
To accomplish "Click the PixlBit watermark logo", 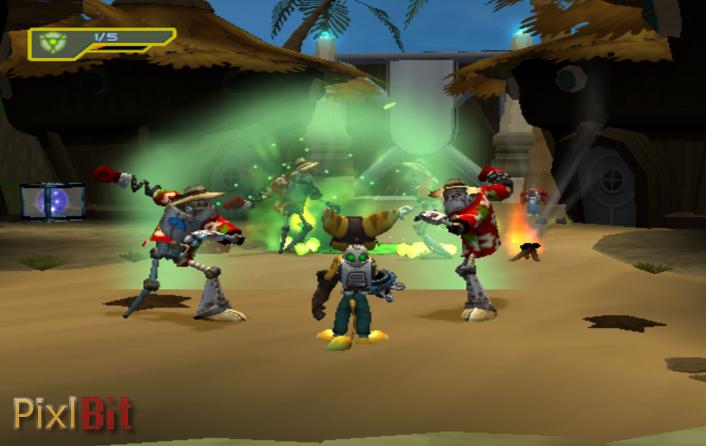I will point(72,414).
